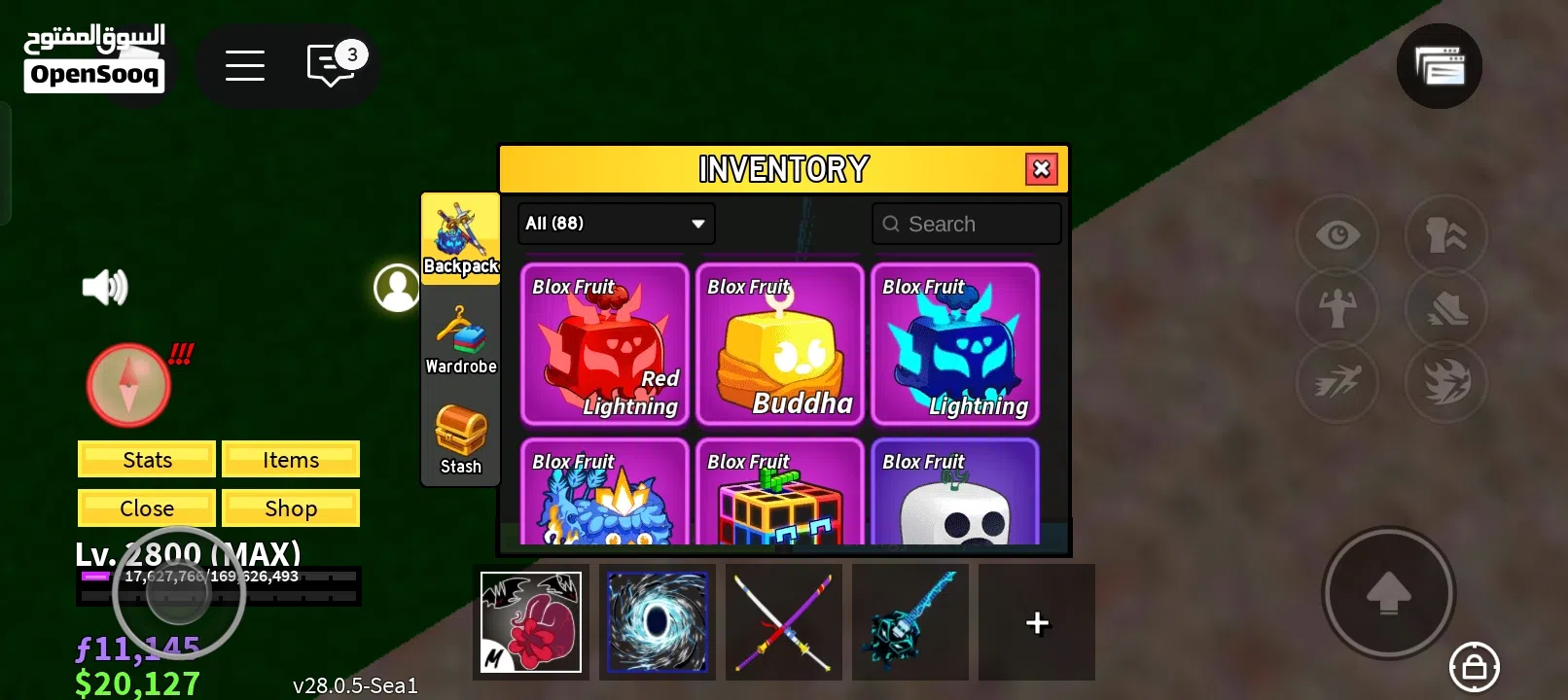Screen dimensions: 1568x700
Task: Select the dark fruit ability in the hotbar
Action: point(657,622)
